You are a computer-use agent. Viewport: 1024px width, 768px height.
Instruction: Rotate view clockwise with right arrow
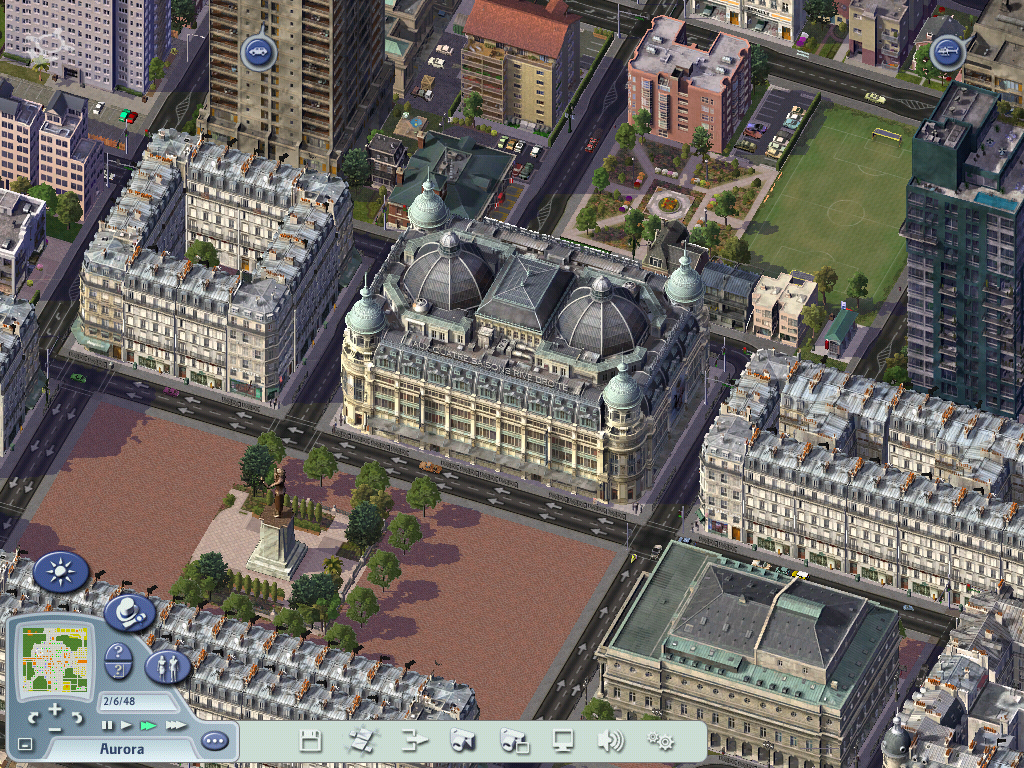click(77, 718)
